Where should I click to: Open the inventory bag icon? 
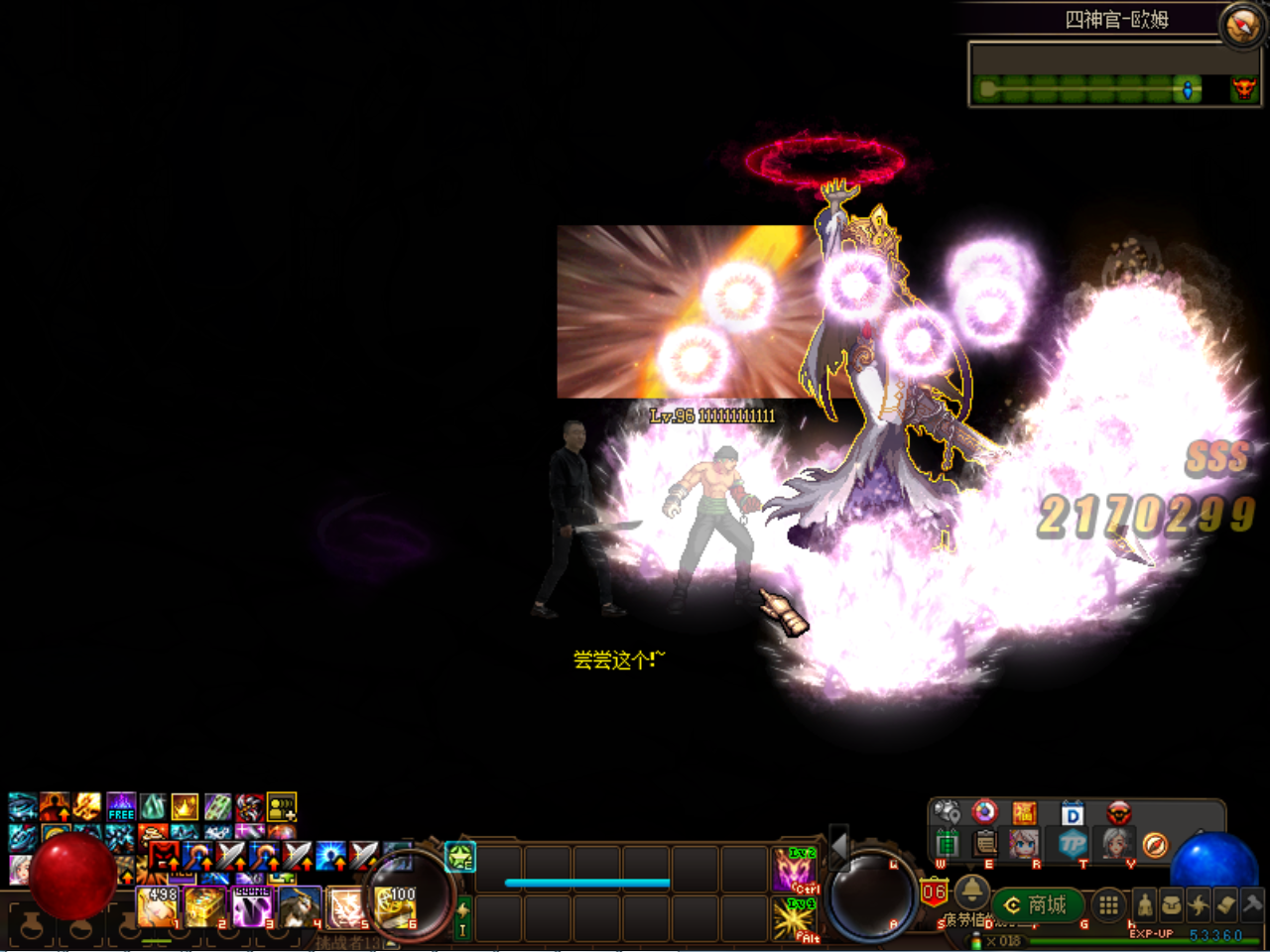click(1174, 905)
